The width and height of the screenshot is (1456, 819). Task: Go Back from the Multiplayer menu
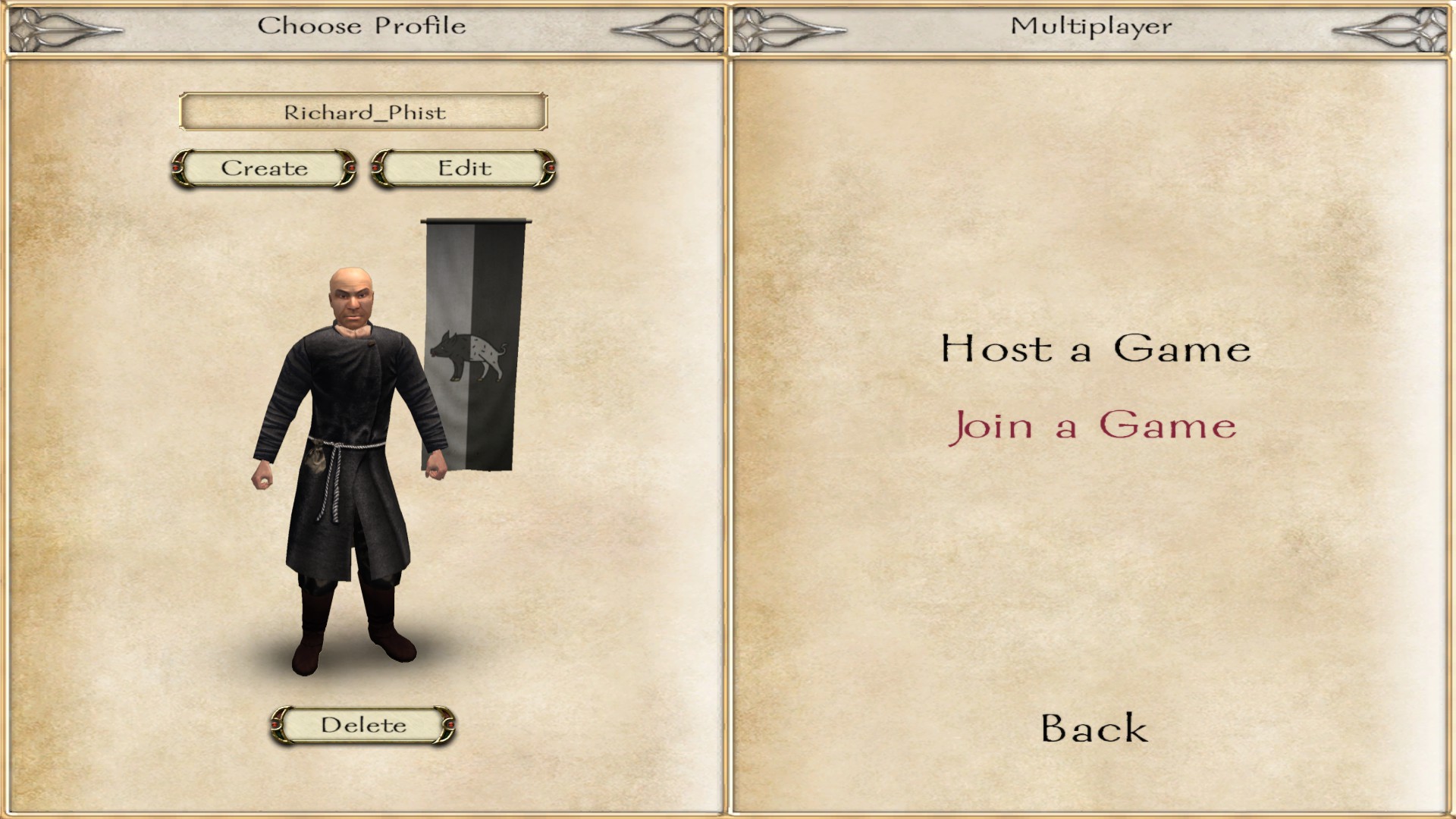(1094, 729)
